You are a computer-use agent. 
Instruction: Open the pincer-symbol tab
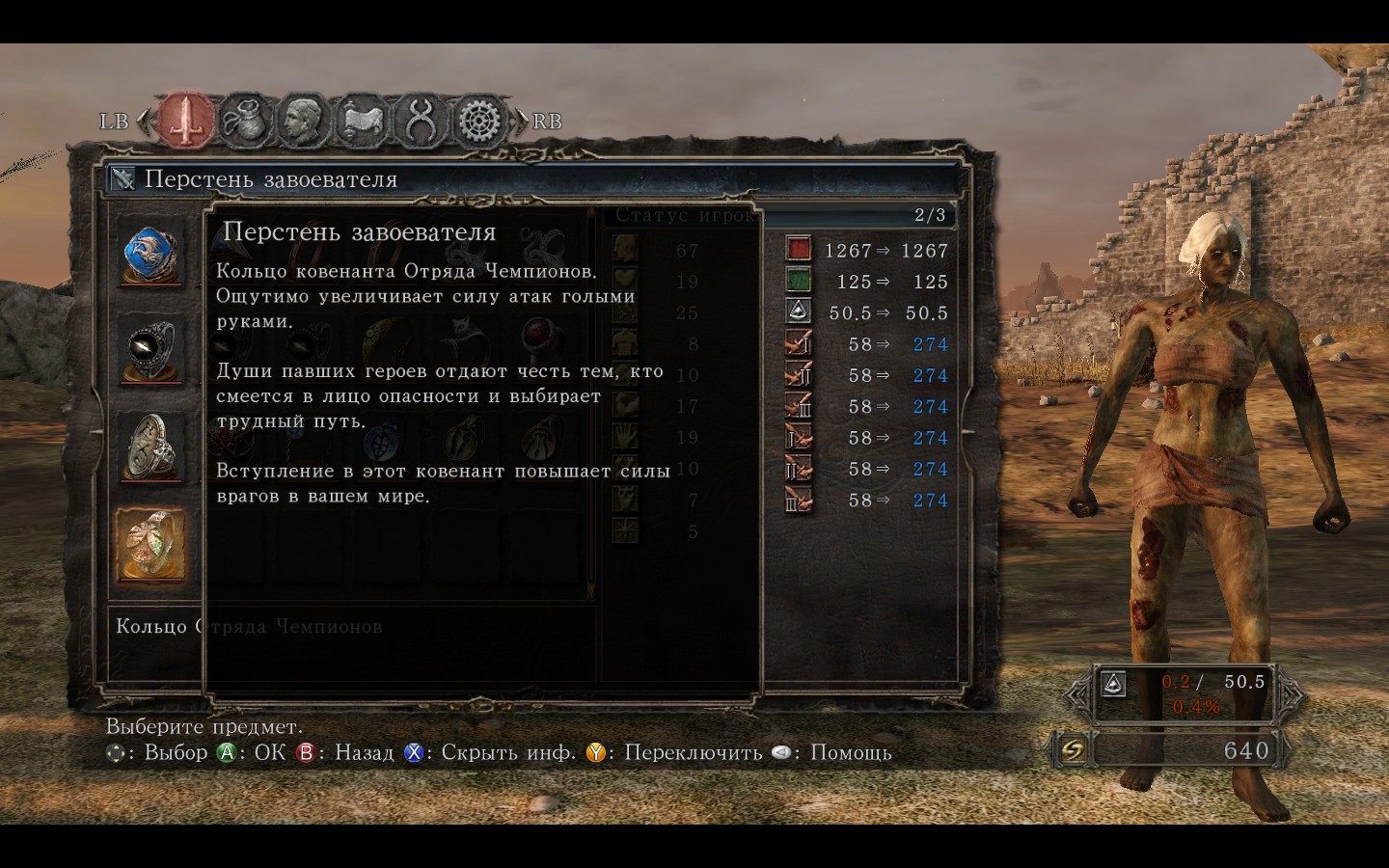(421, 121)
